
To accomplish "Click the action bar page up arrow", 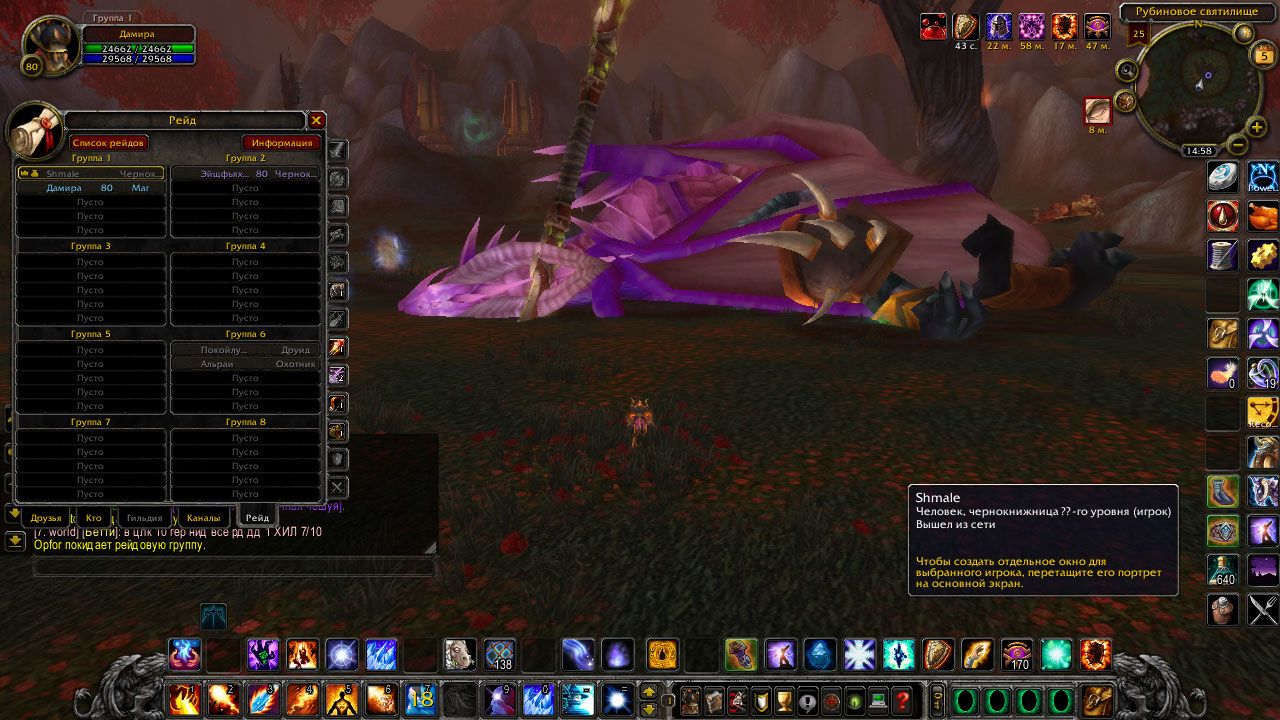I will [x=648, y=691].
